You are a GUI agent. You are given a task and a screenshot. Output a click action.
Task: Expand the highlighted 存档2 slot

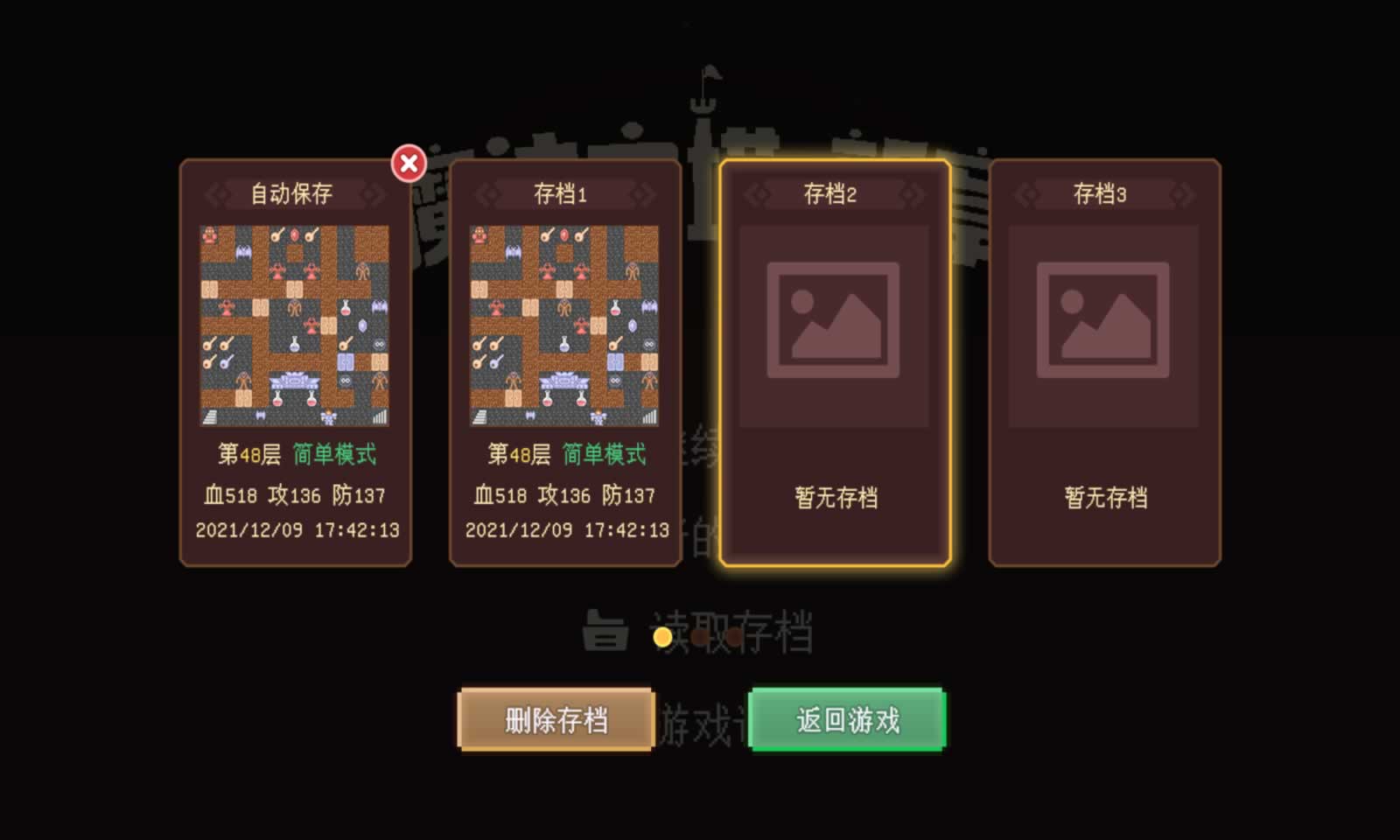coord(834,363)
